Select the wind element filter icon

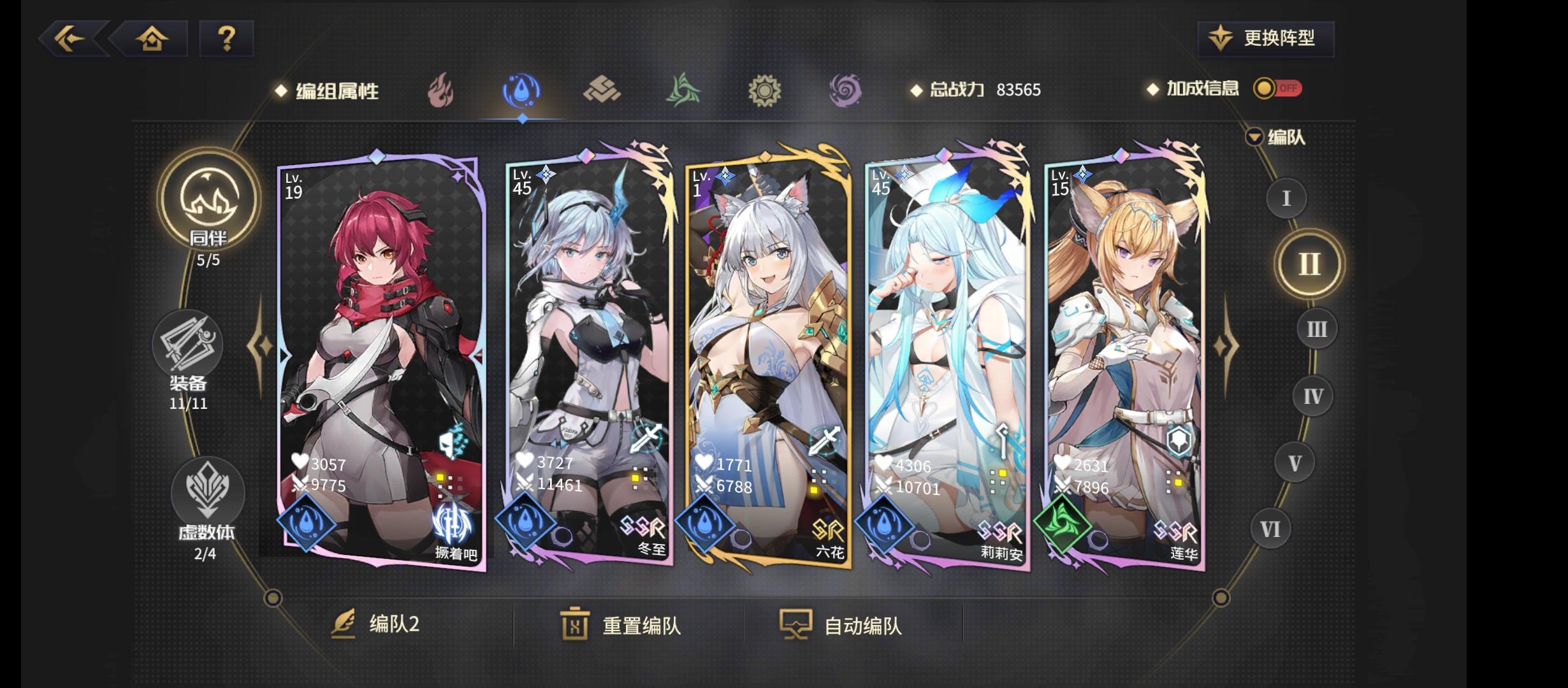683,90
